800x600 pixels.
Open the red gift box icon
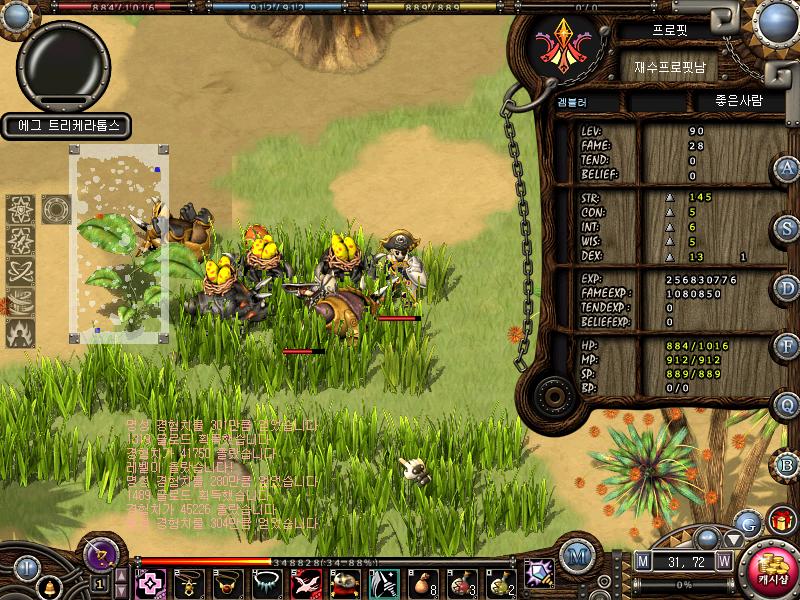780,520
